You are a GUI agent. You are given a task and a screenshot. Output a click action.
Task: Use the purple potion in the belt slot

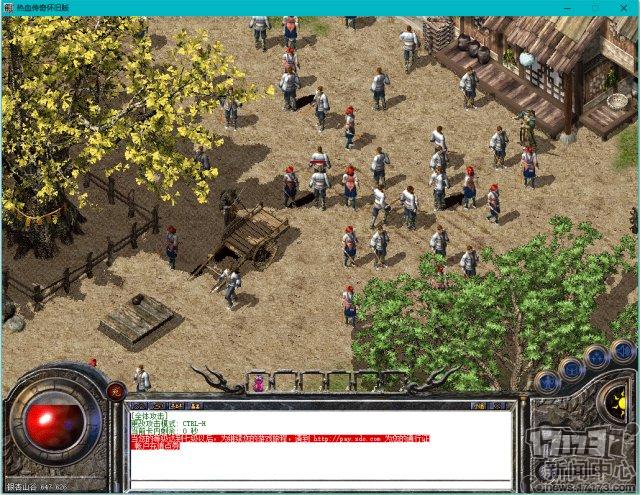[x=258, y=382]
